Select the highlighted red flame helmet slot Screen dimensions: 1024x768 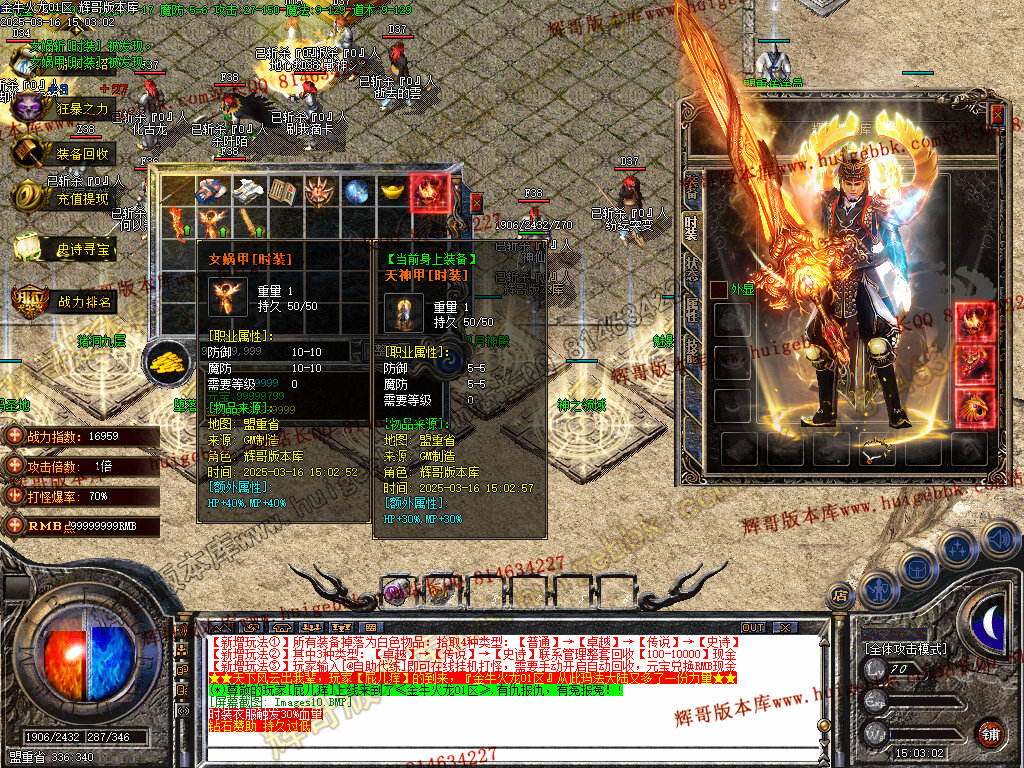point(430,191)
